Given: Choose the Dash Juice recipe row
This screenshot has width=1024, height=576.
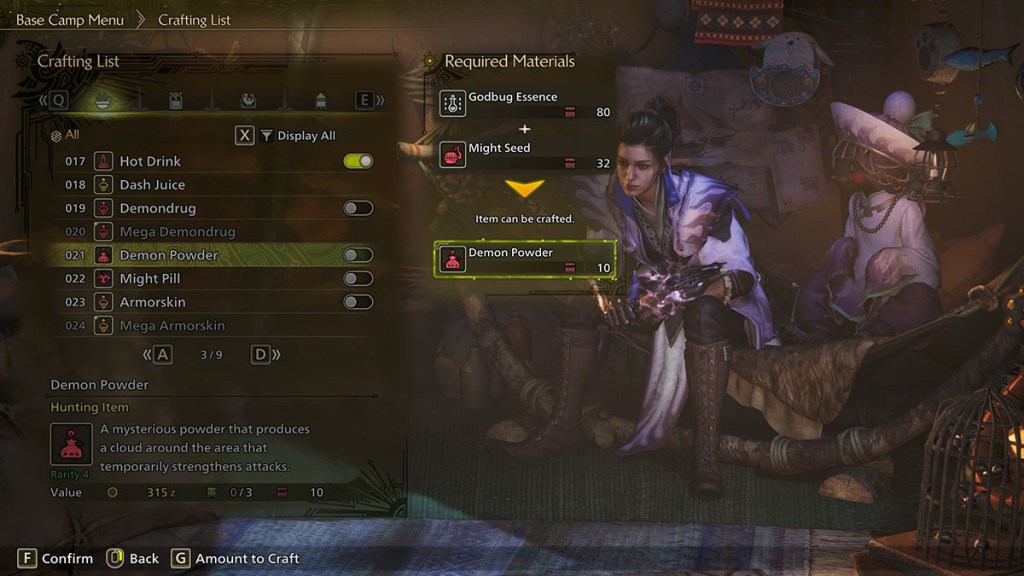Looking at the screenshot, I should (x=152, y=185).
